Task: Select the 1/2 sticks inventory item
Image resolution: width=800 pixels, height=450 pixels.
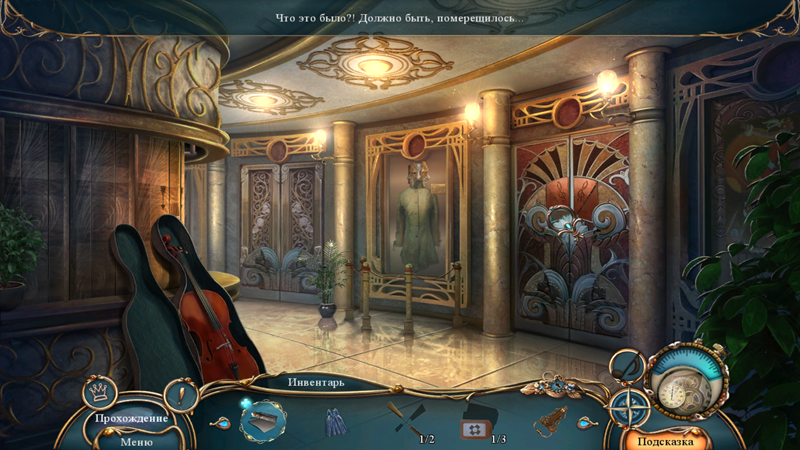Action: (x=405, y=421)
